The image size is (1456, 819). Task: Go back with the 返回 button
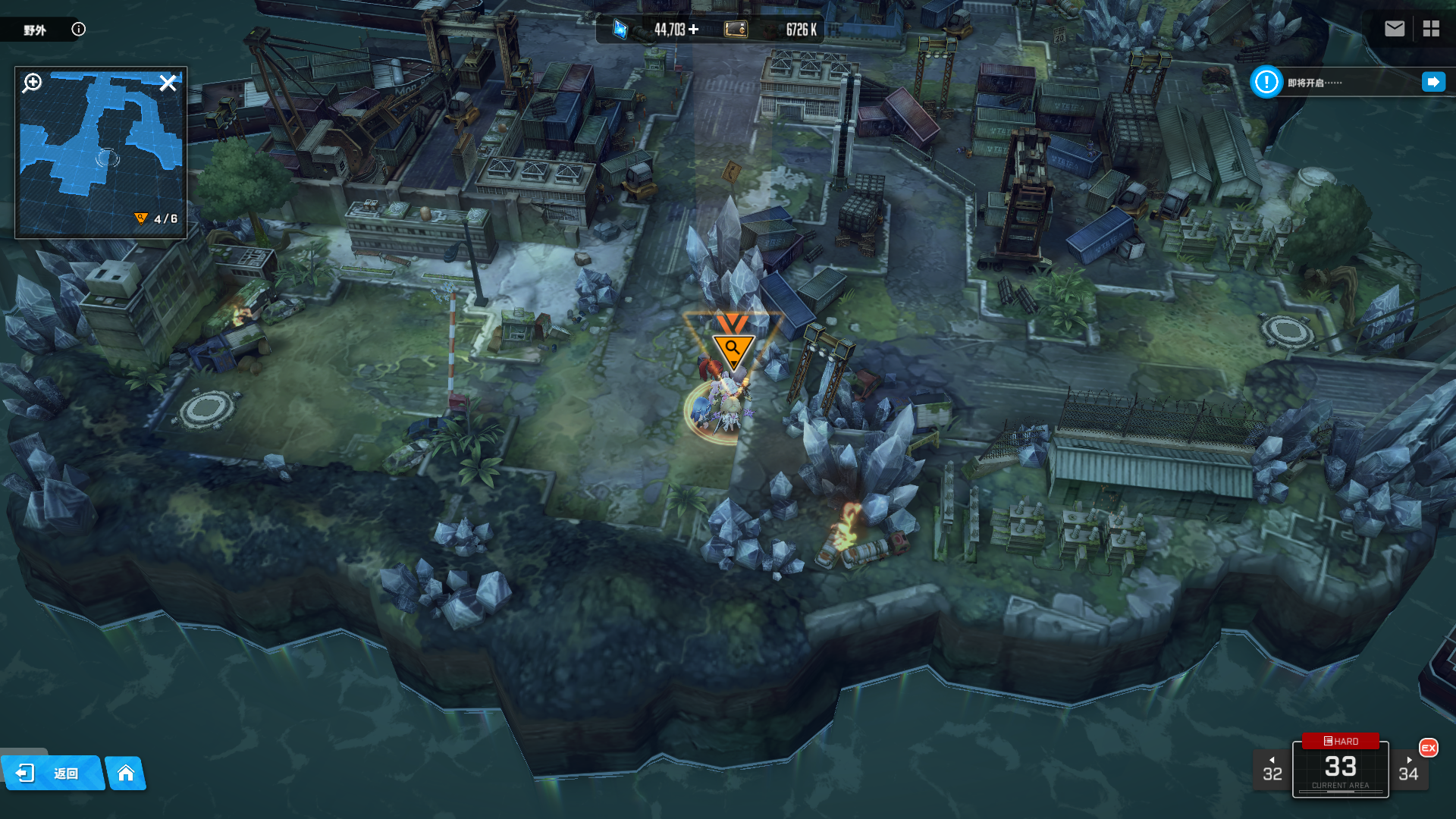[52, 773]
